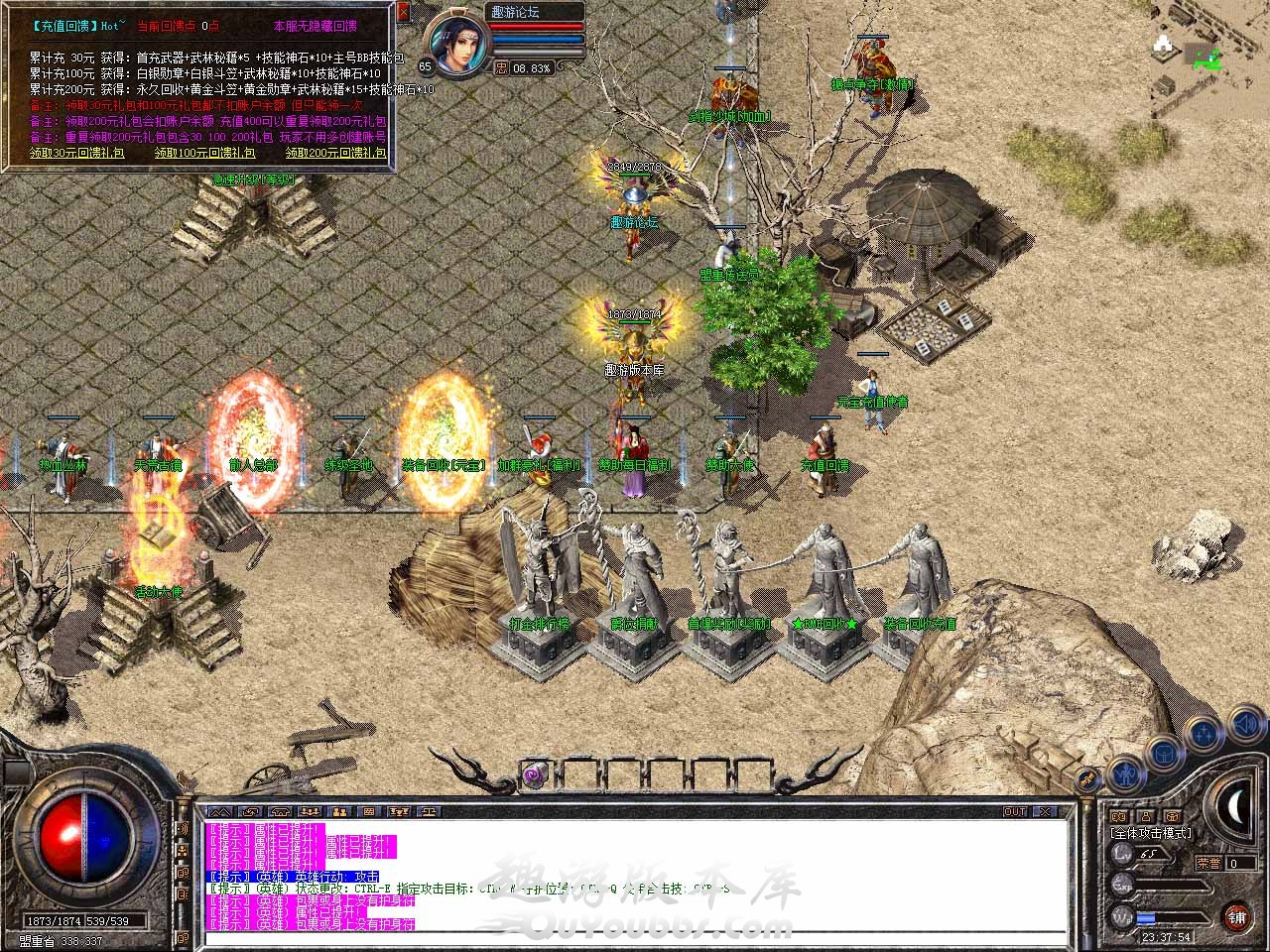Claim the 30元 rebate gift pack link
Screen dimensions: 1270x952
coord(76,153)
